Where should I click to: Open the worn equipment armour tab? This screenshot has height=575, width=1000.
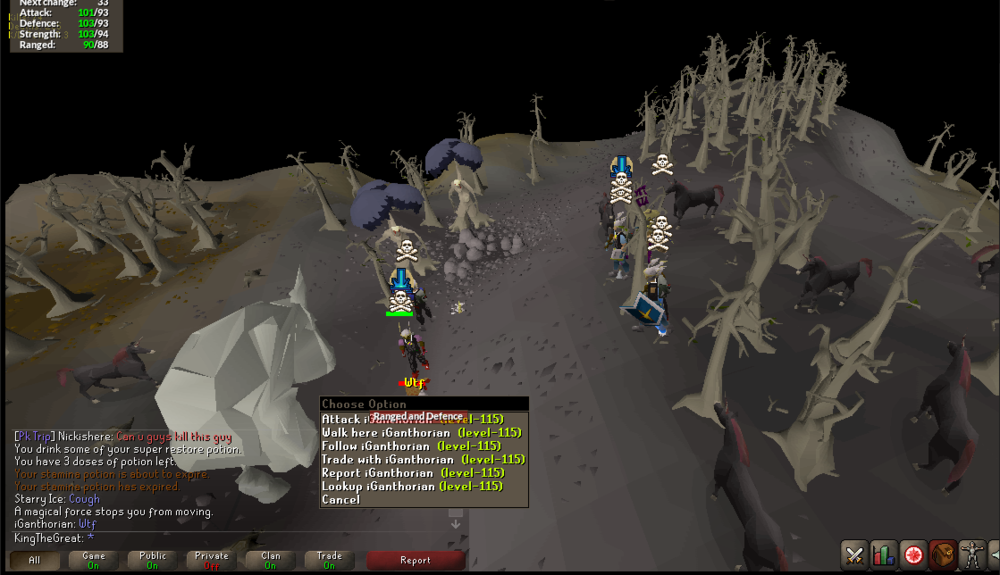point(970,554)
